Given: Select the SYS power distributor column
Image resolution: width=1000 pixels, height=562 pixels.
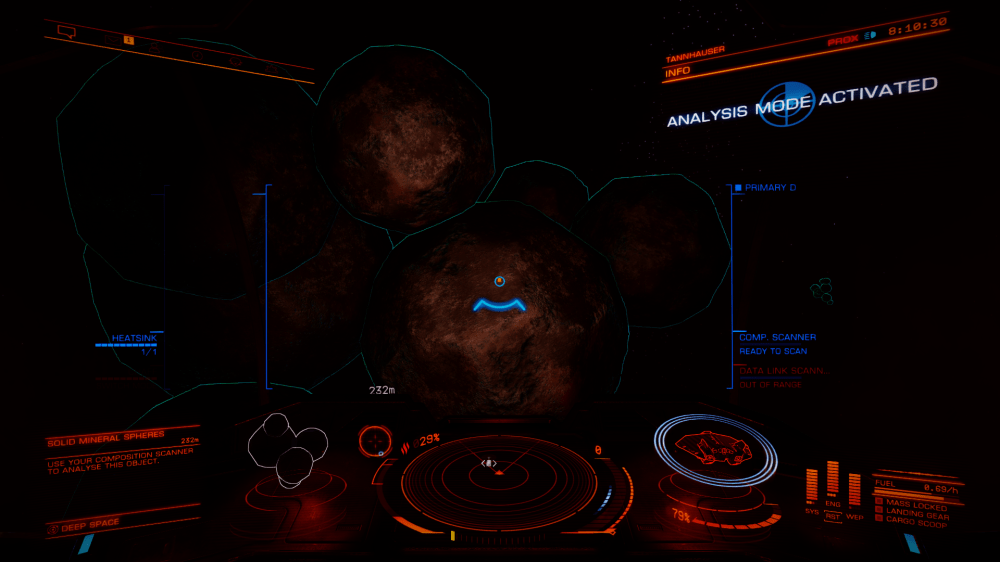Looking at the screenshot, I should 811,487.
